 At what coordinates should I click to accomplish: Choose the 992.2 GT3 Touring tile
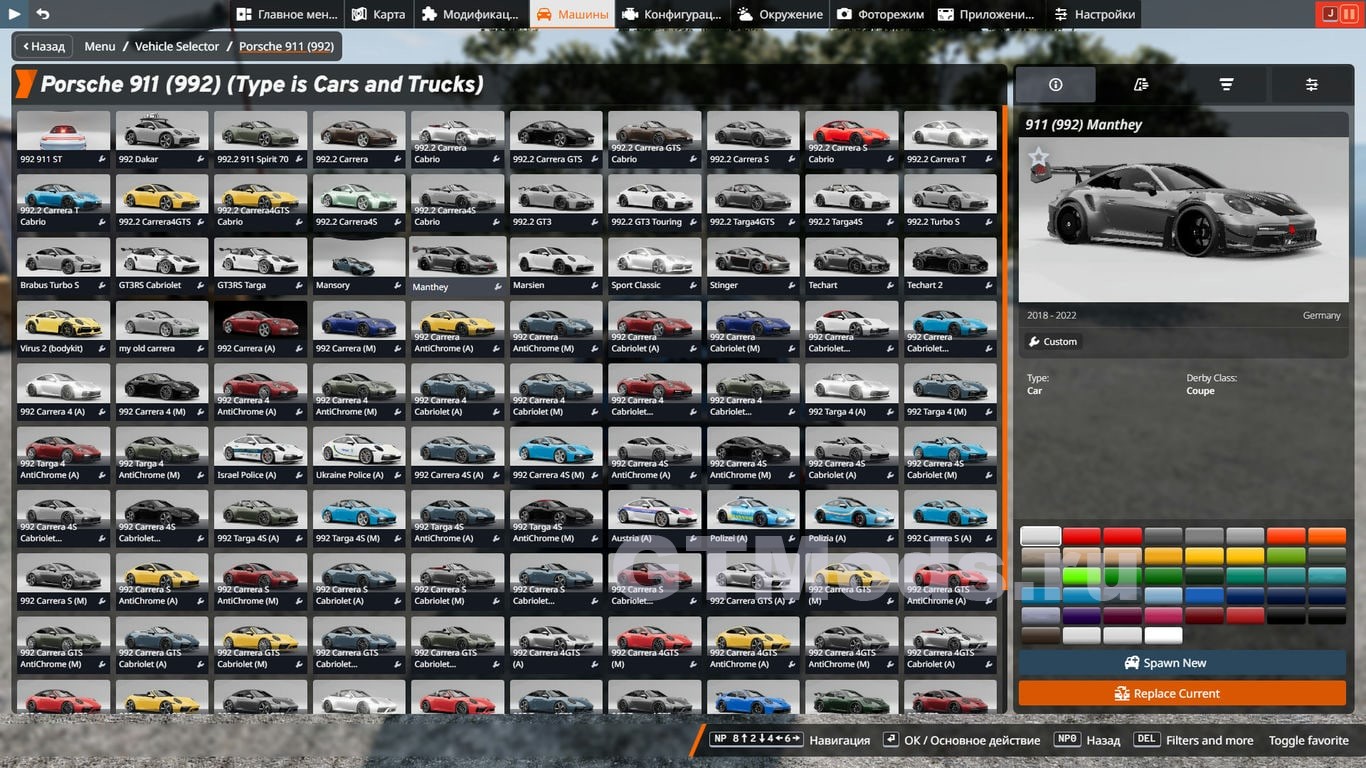(x=654, y=201)
